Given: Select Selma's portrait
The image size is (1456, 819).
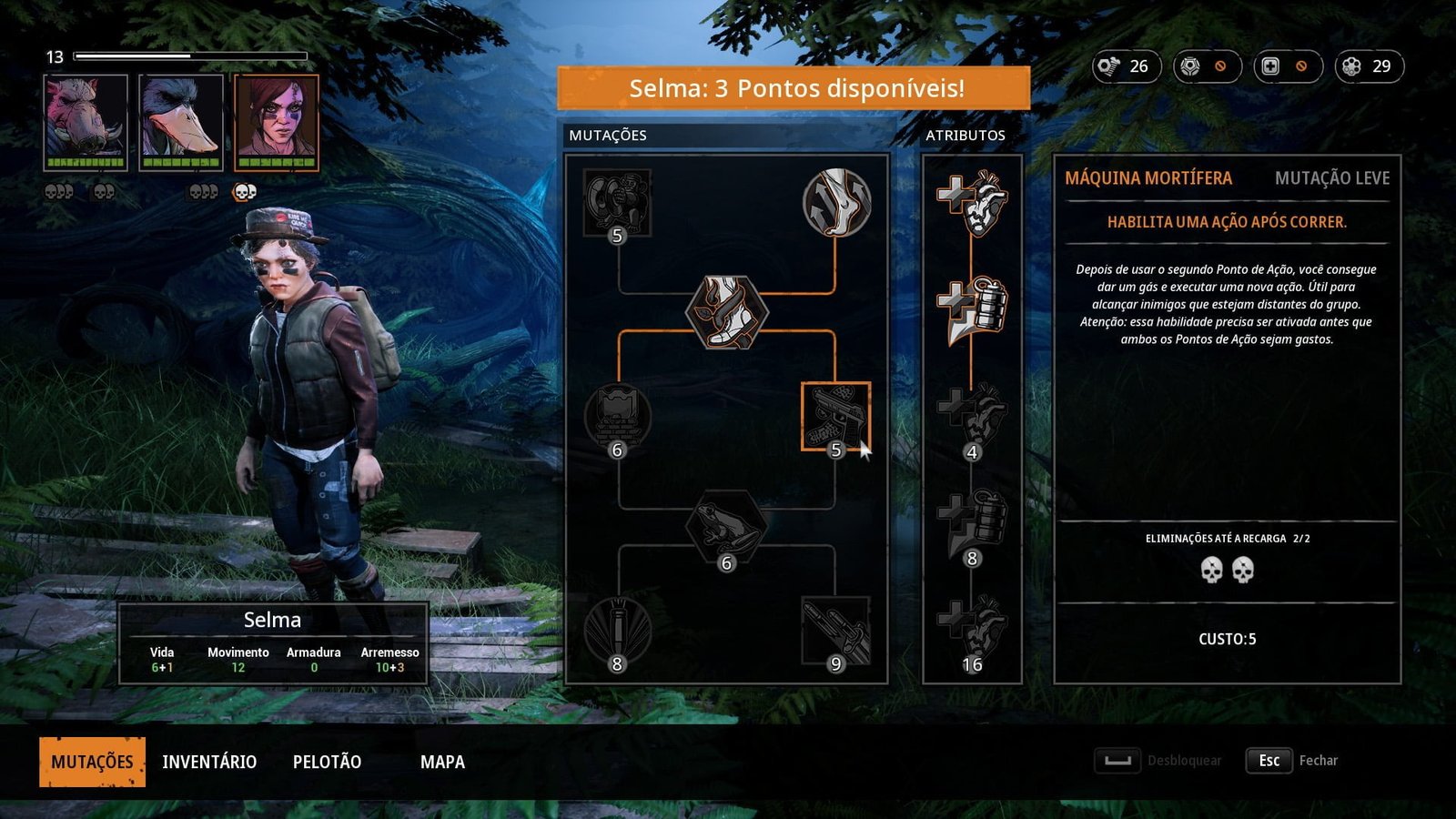Looking at the screenshot, I should [x=277, y=122].
